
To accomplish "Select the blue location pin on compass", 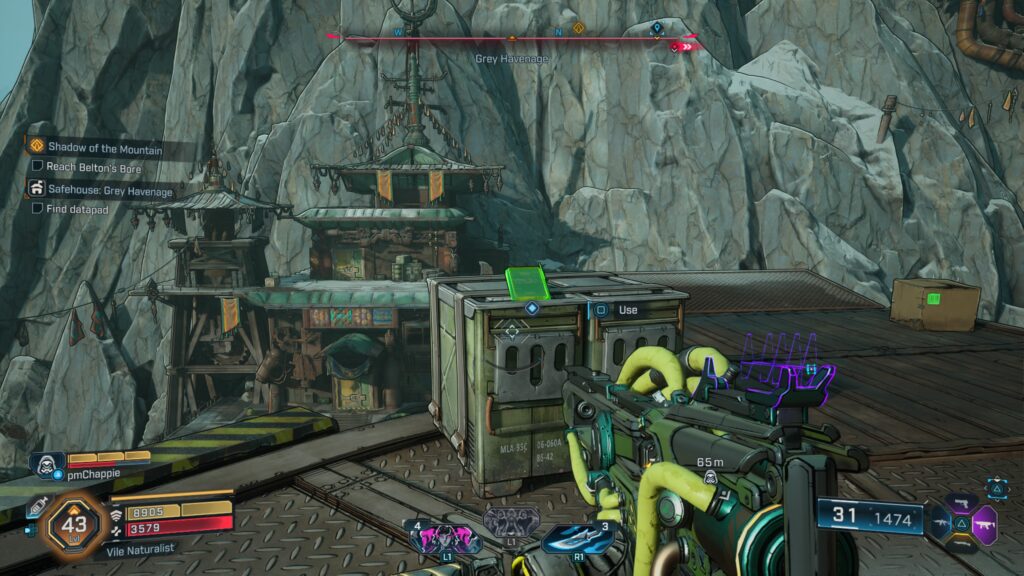I will [x=656, y=28].
